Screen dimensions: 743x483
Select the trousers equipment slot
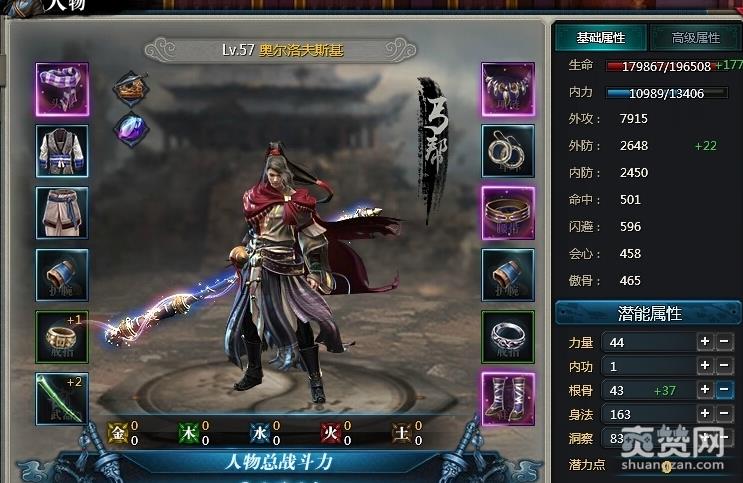[x=62, y=213]
